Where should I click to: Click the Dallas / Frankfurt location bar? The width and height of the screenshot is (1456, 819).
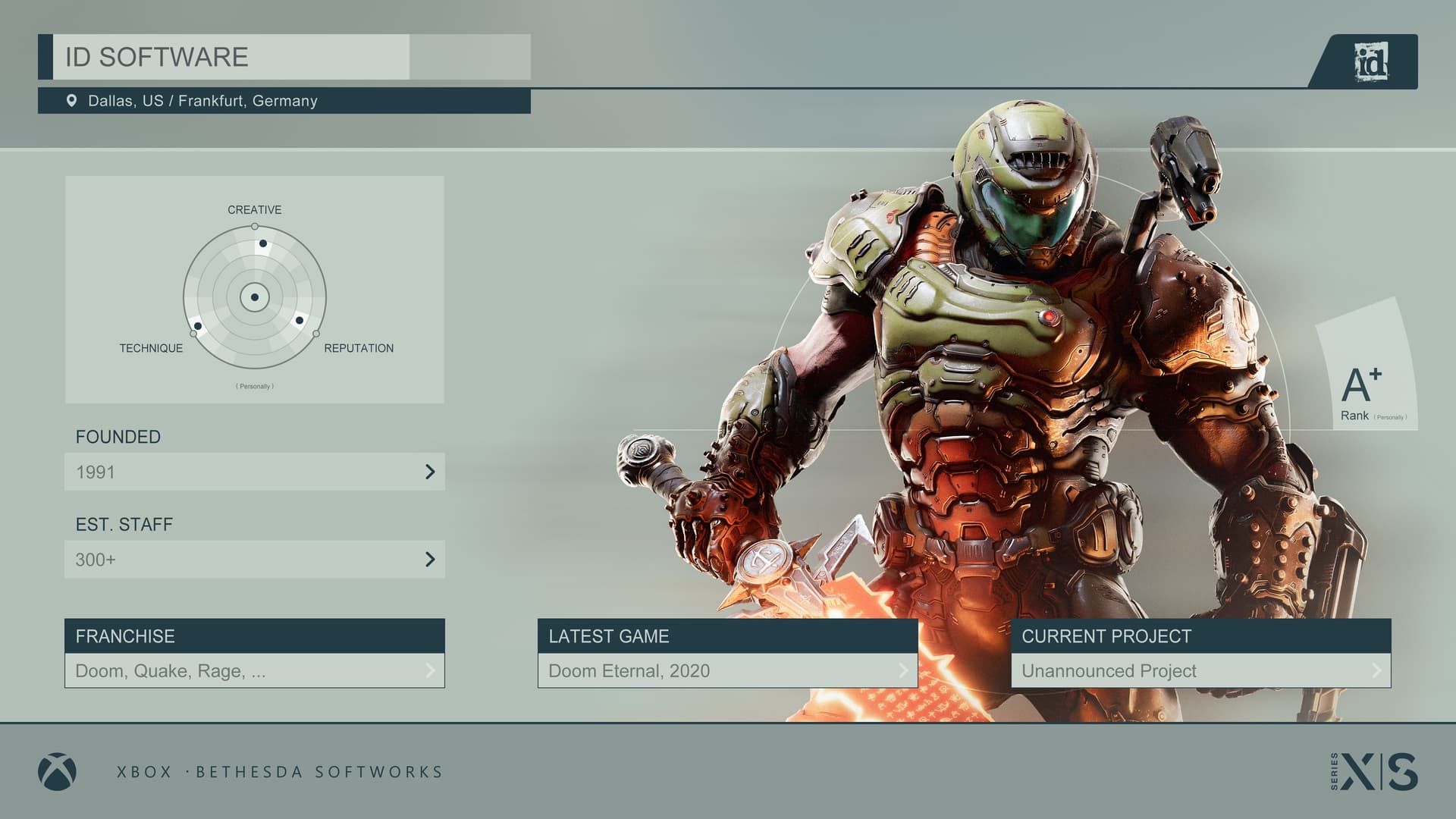[284, 101]
